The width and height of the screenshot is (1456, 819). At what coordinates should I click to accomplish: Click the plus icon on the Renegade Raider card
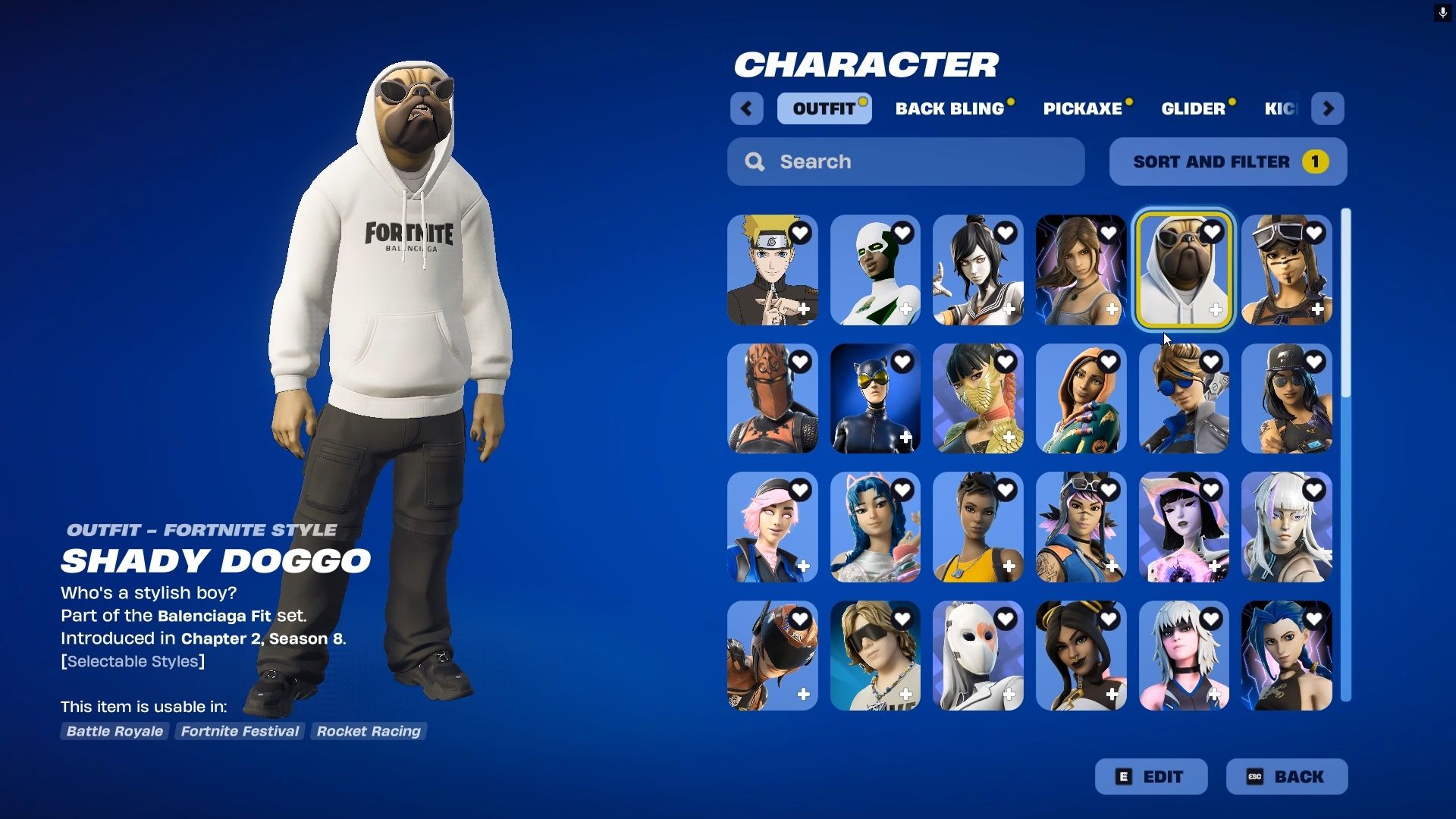(x=1317, y=309)
